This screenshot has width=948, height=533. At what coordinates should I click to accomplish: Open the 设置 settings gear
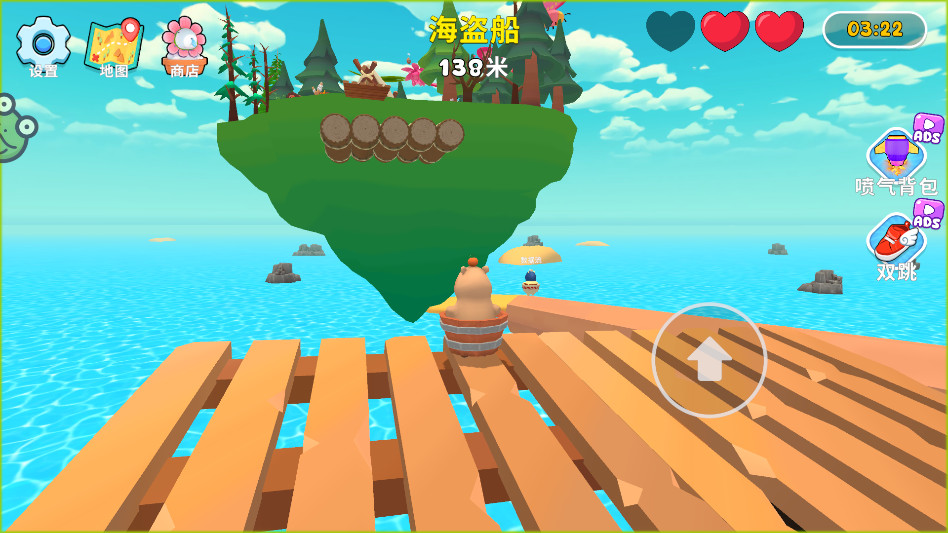pyautogui.click(x=43, y=43)
